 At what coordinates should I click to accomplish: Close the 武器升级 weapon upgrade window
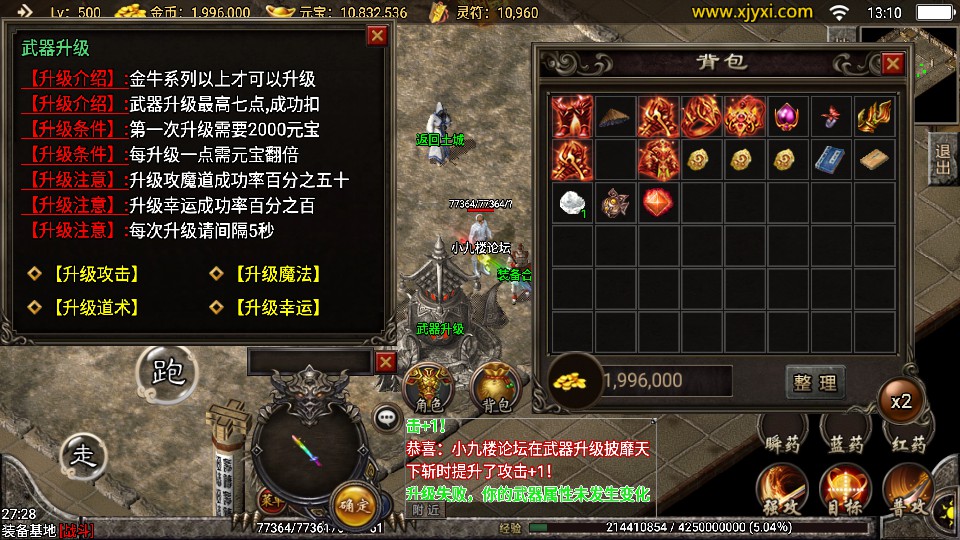pos(377,36)
